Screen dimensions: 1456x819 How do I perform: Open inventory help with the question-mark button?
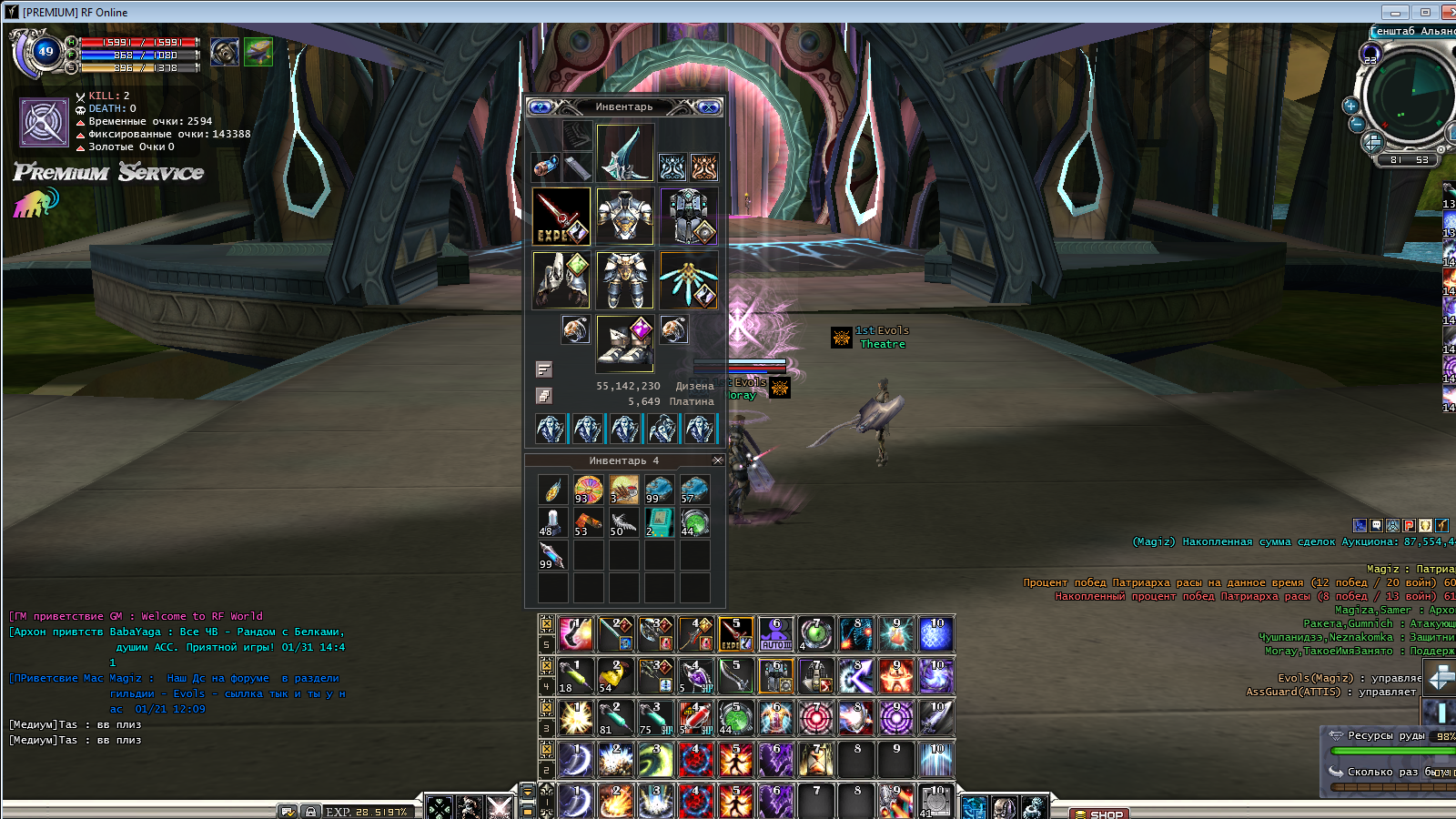coord(540,107)
